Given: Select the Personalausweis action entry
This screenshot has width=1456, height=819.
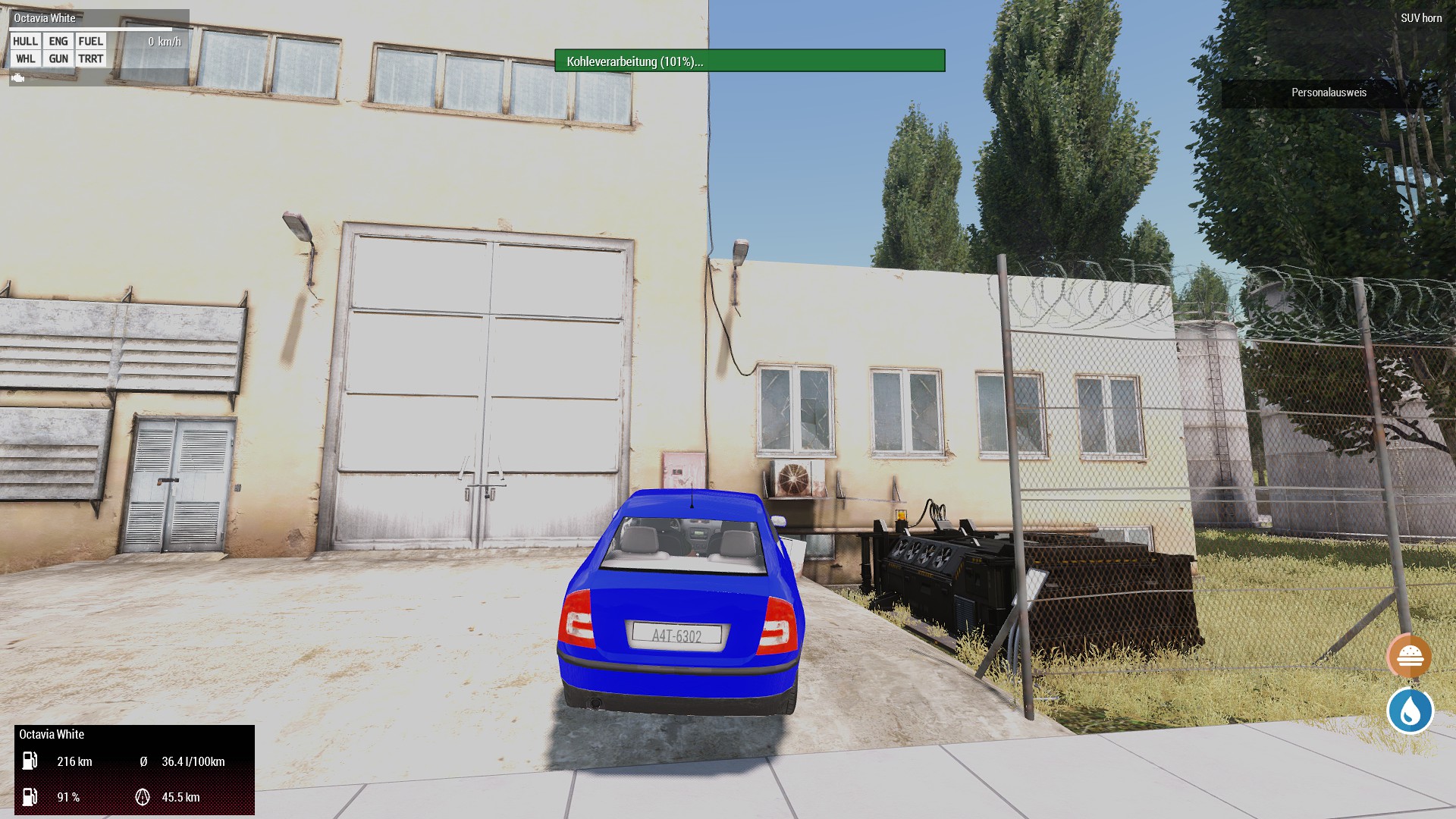Looking at the screenshot, I should (1329, 93).
